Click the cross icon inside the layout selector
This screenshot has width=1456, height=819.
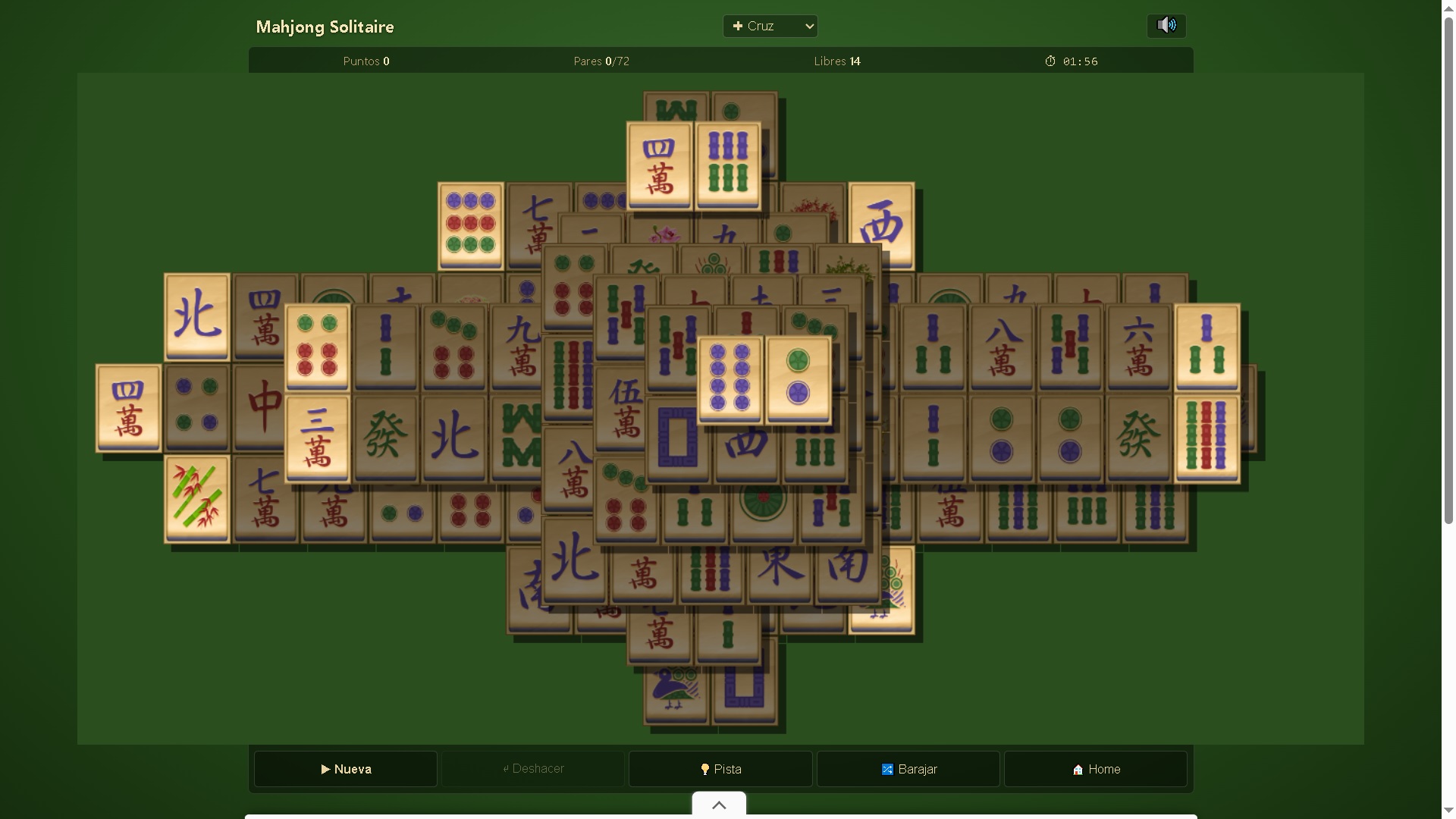coord(737,26)
